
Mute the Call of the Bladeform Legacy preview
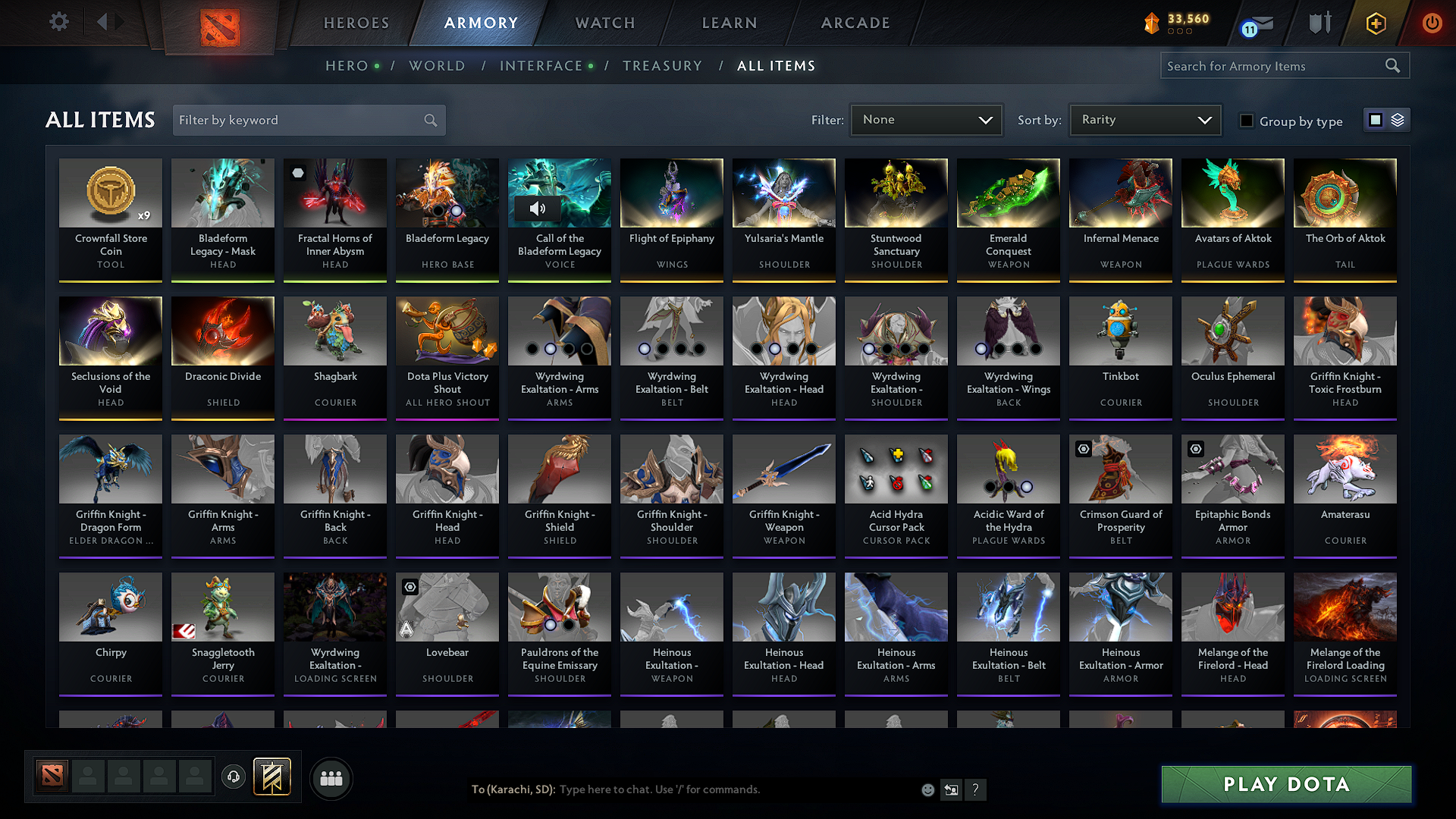(538, 209)
